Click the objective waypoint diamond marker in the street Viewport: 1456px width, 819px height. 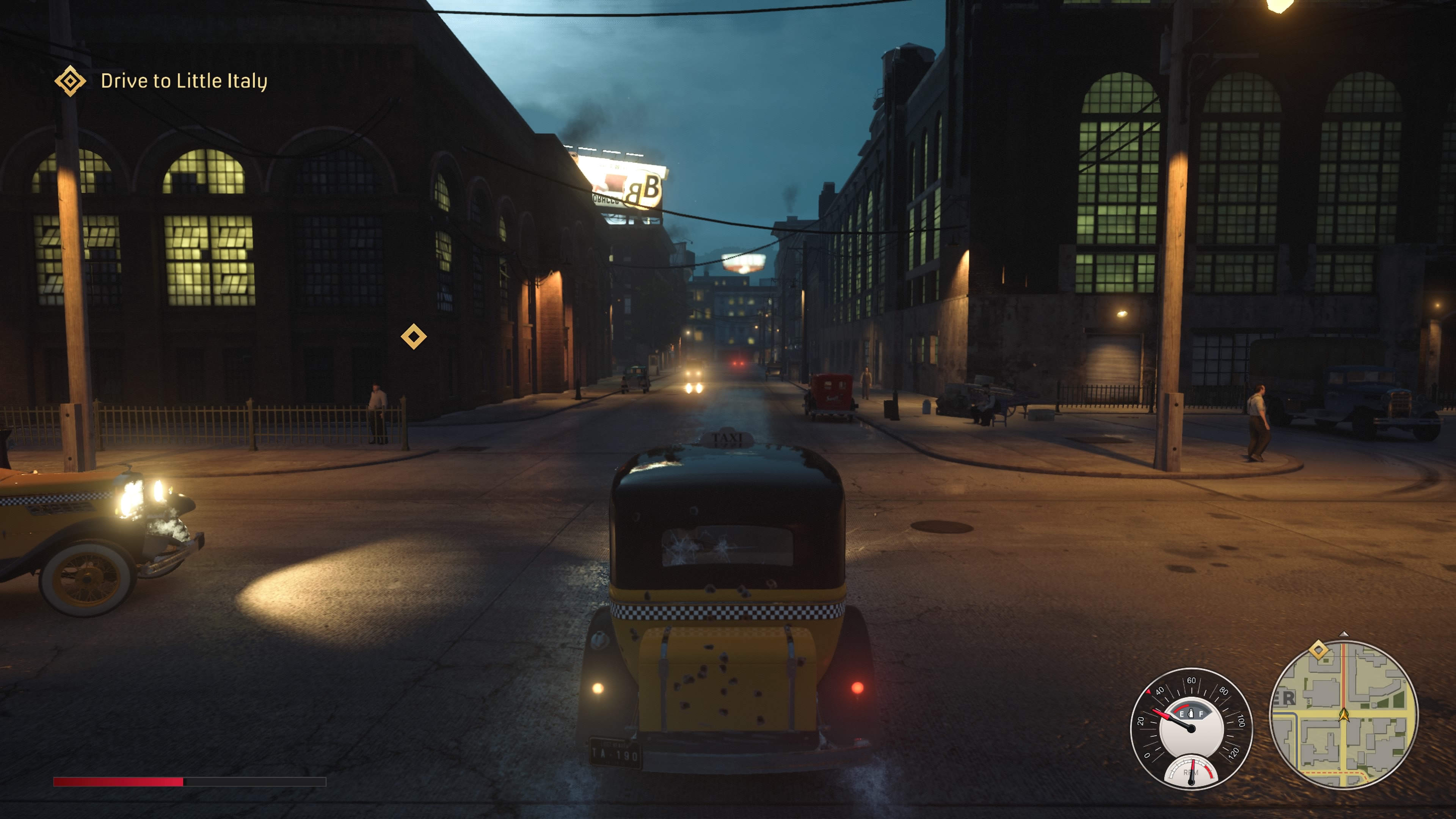[x=414, y=336]
